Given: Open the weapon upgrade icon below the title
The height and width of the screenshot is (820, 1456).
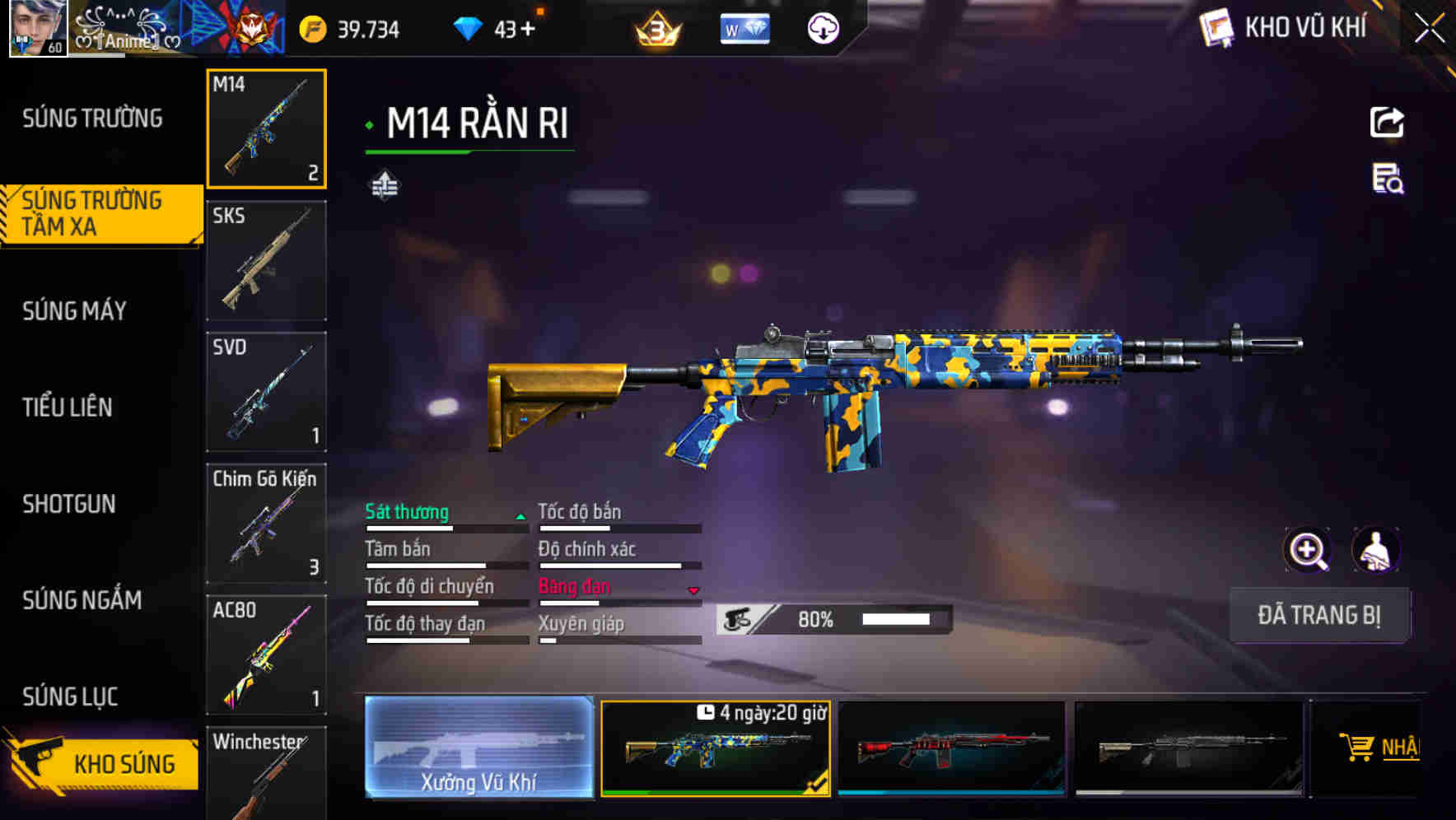Looking at the screenshot, I should (385, 185).
